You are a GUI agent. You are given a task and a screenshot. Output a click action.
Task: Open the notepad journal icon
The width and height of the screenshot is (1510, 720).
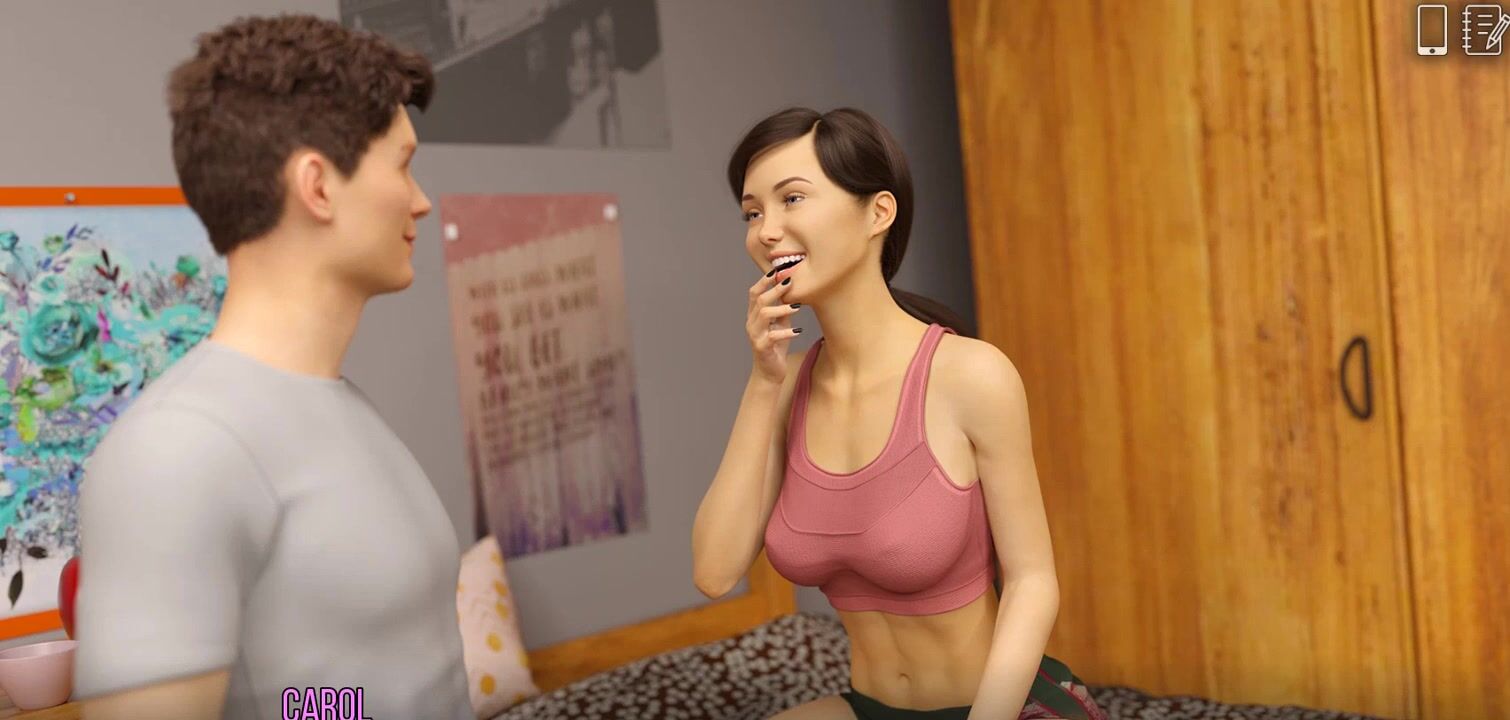coord(1485,30)
